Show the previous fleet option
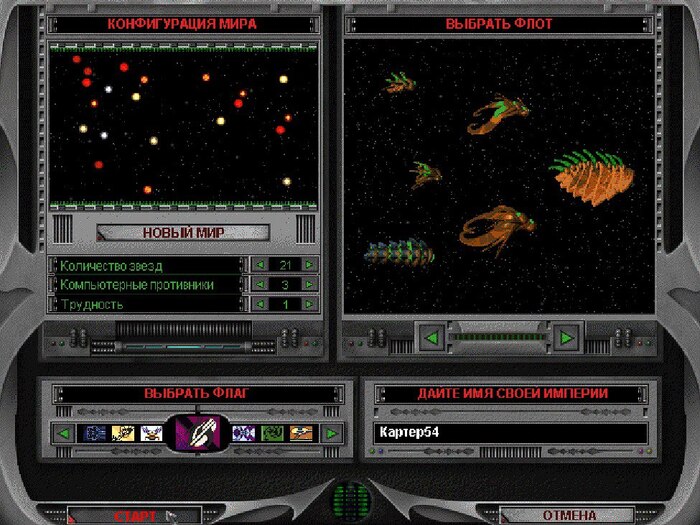Screen dimensions: 700x525 coord(432,338)
